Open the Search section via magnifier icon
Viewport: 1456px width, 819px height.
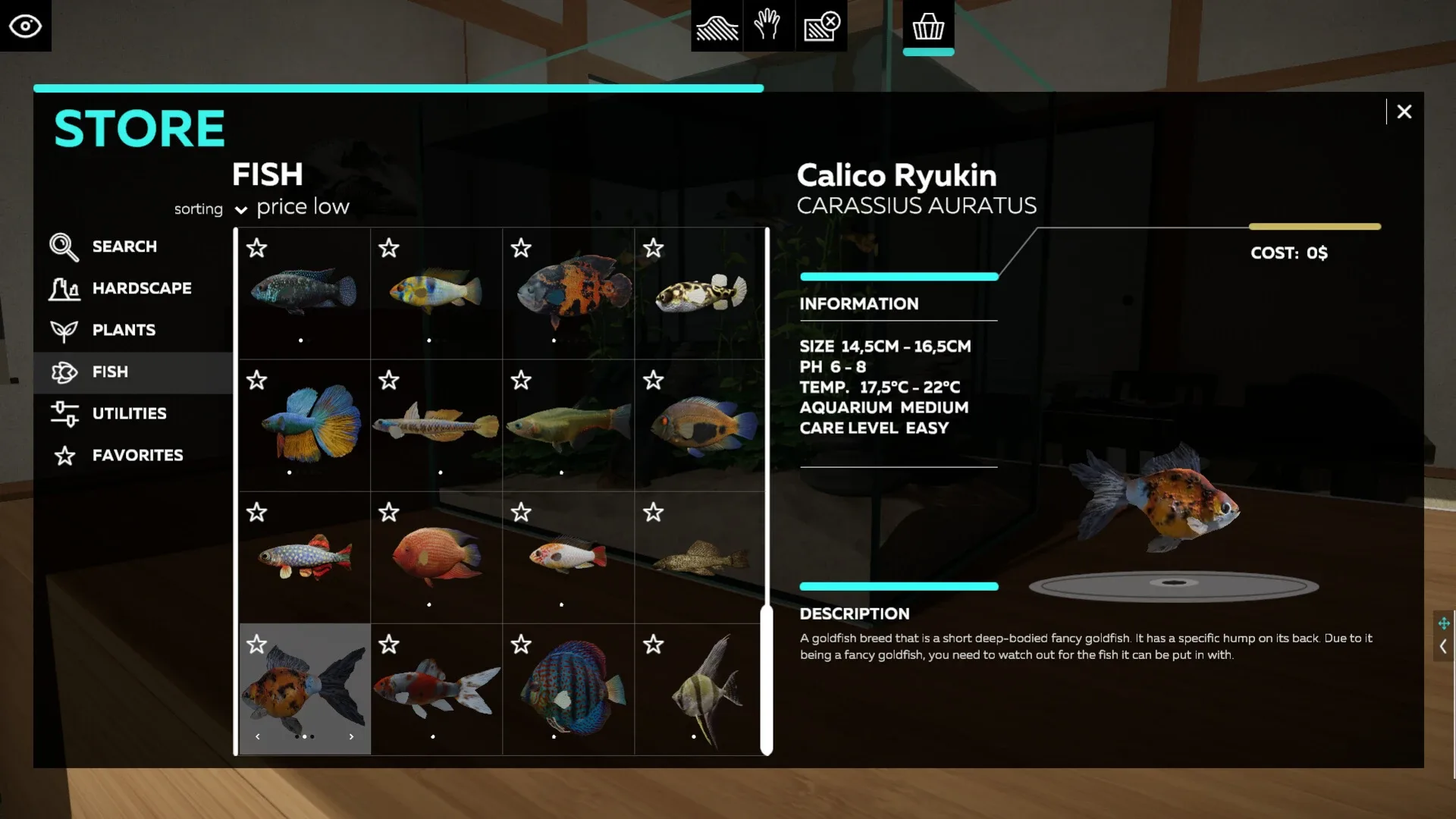[x=64, y=246]
